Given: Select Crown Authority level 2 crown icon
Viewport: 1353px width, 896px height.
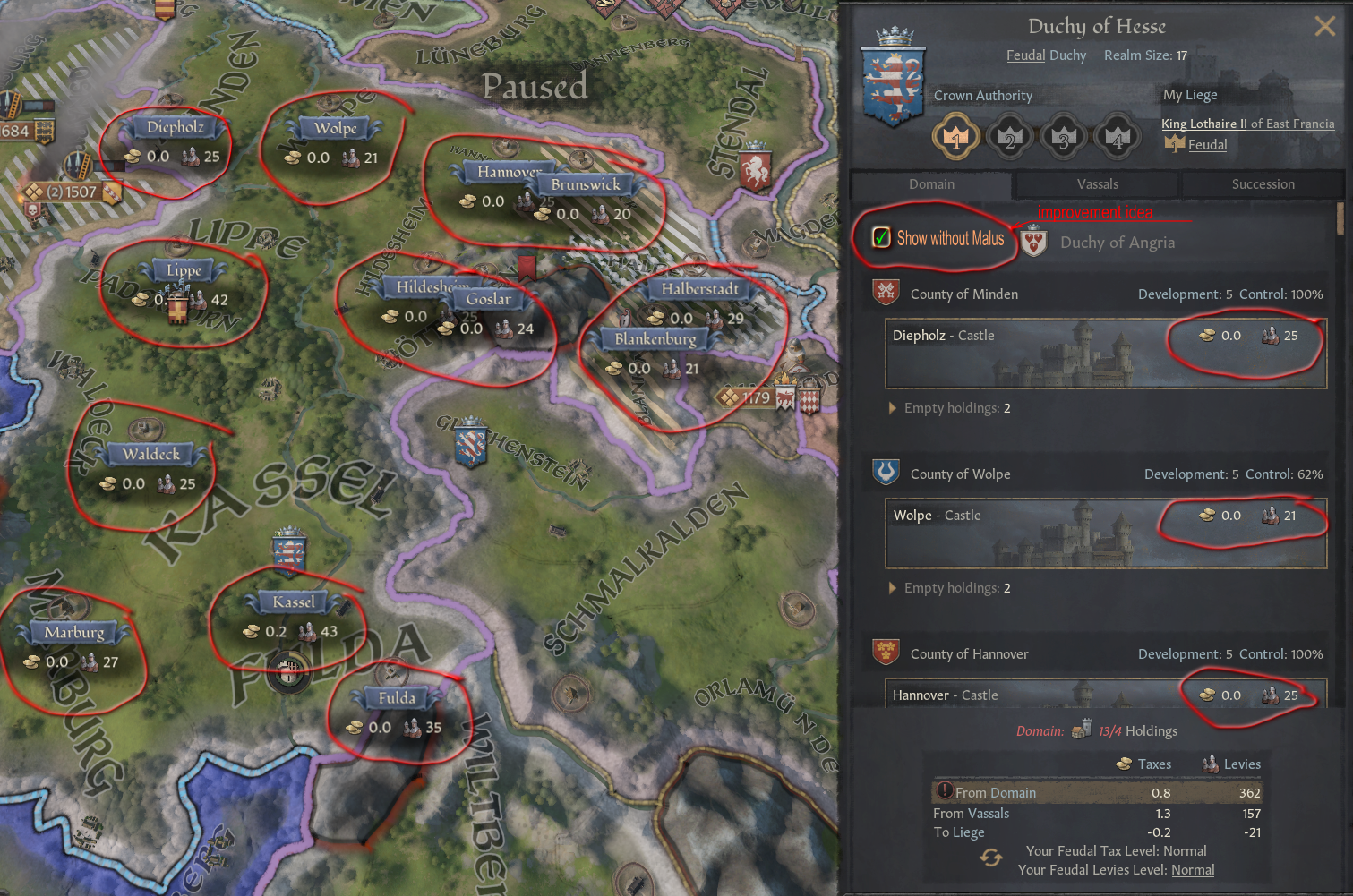Looking at the screenshot, I should (x=1010, y=136).
